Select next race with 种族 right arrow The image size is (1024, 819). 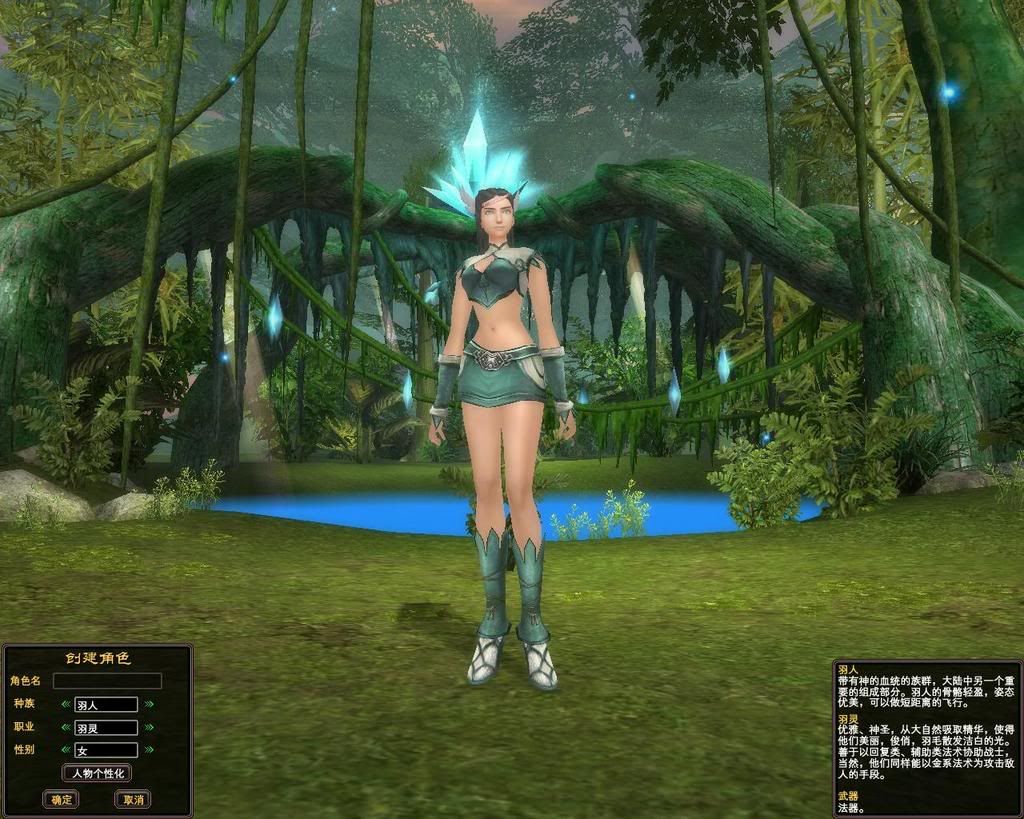click(148, 705)
